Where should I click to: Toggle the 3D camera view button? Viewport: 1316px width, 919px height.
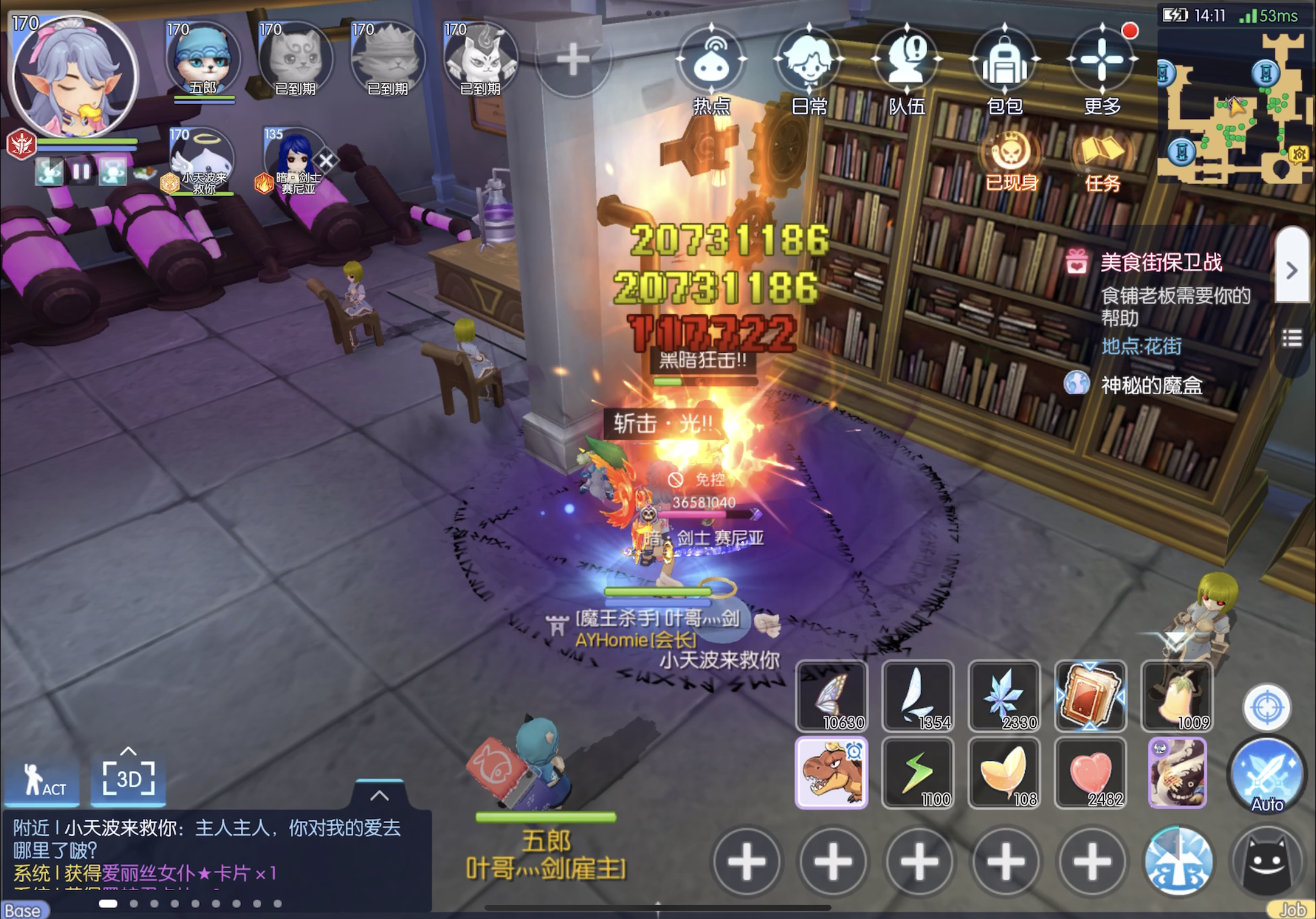128,779
